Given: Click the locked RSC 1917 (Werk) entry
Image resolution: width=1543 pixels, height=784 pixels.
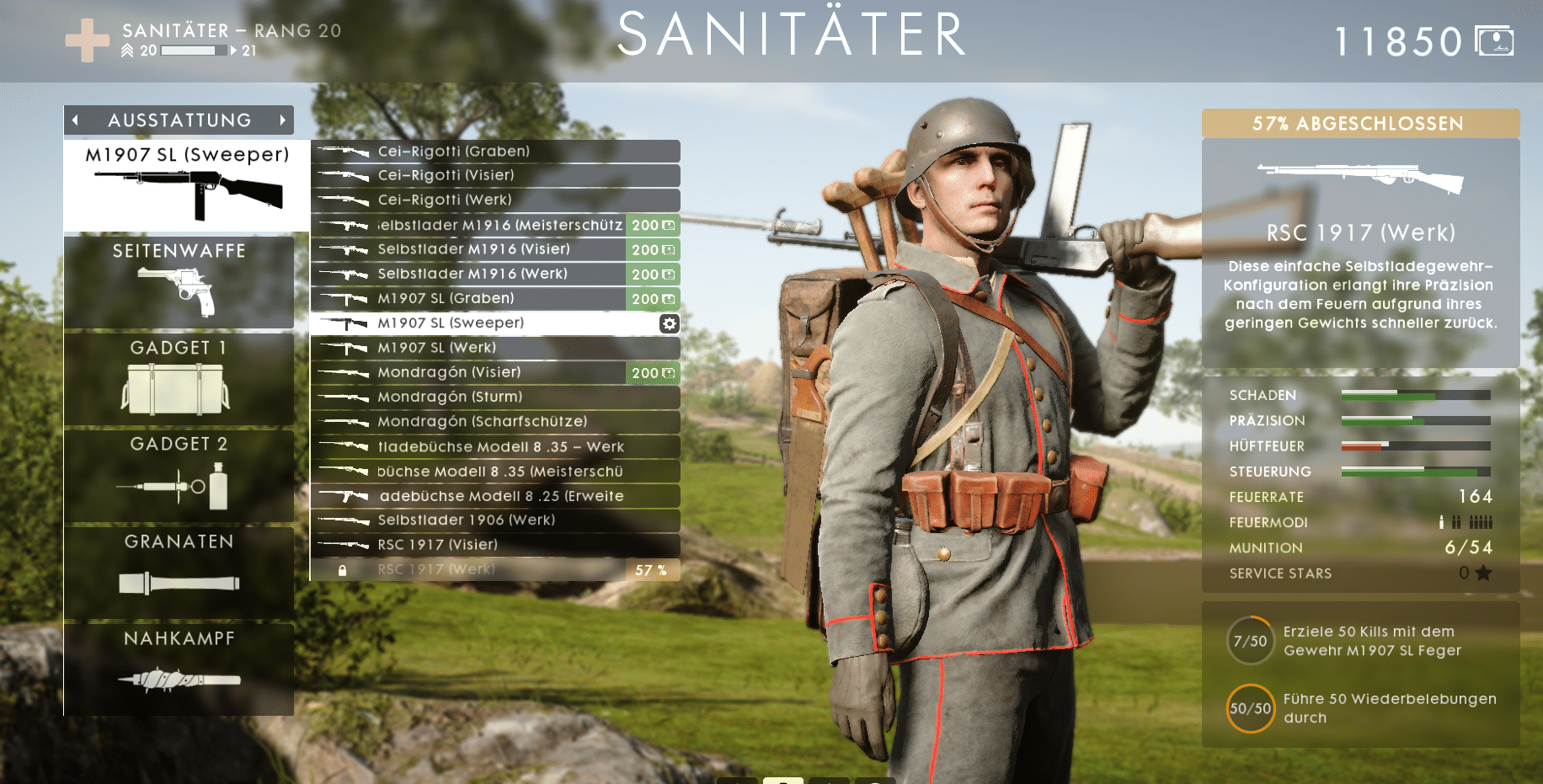Looking at the screenshot, I should 495,570.
